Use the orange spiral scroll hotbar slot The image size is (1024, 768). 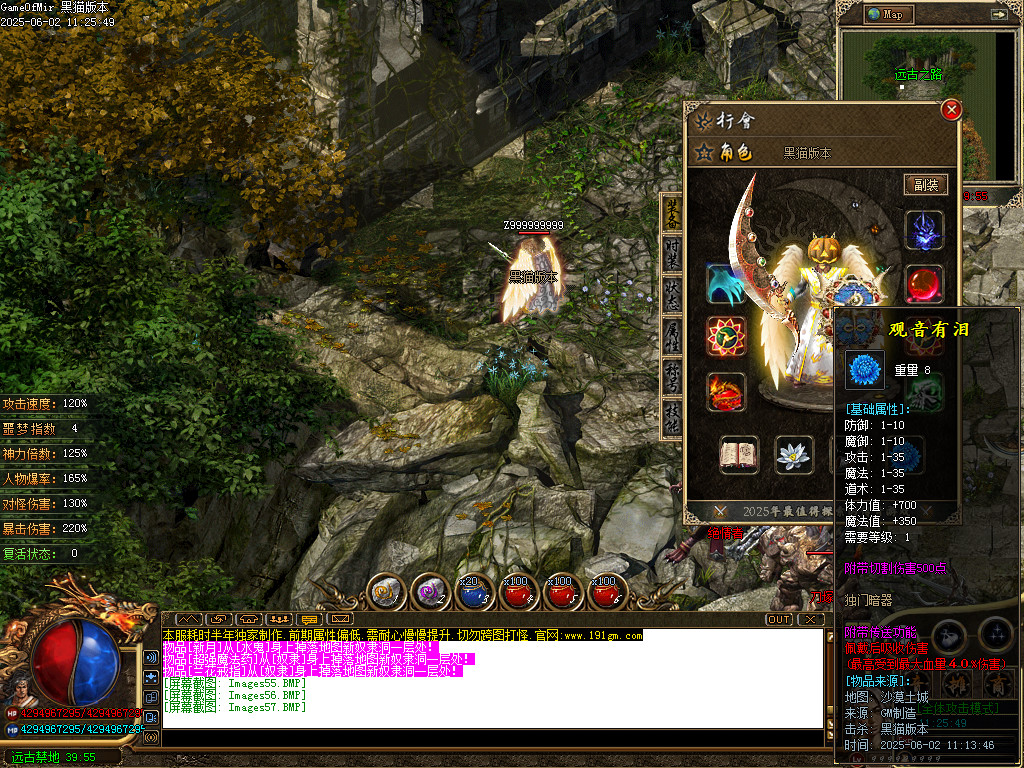385,592
